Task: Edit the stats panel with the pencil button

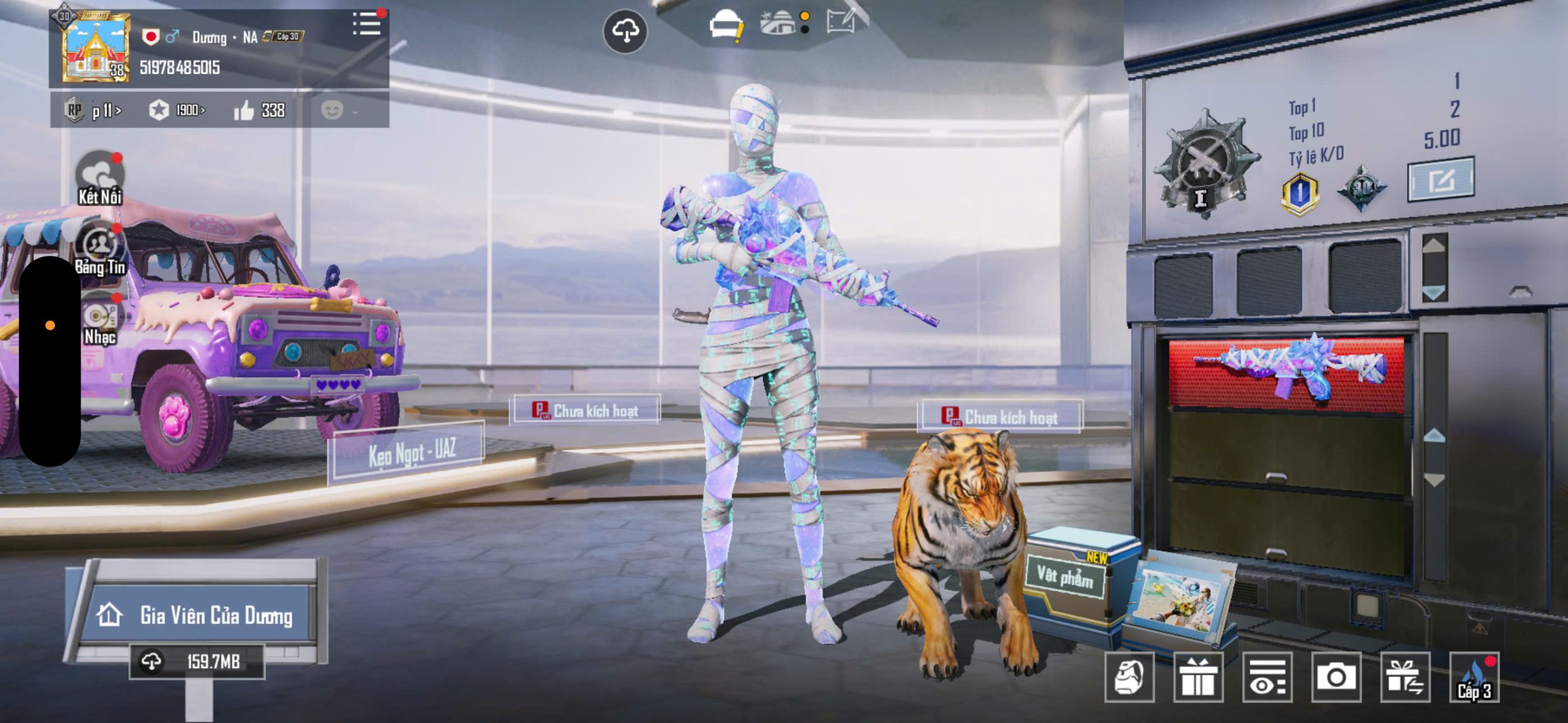Action: pos(1441,179)
